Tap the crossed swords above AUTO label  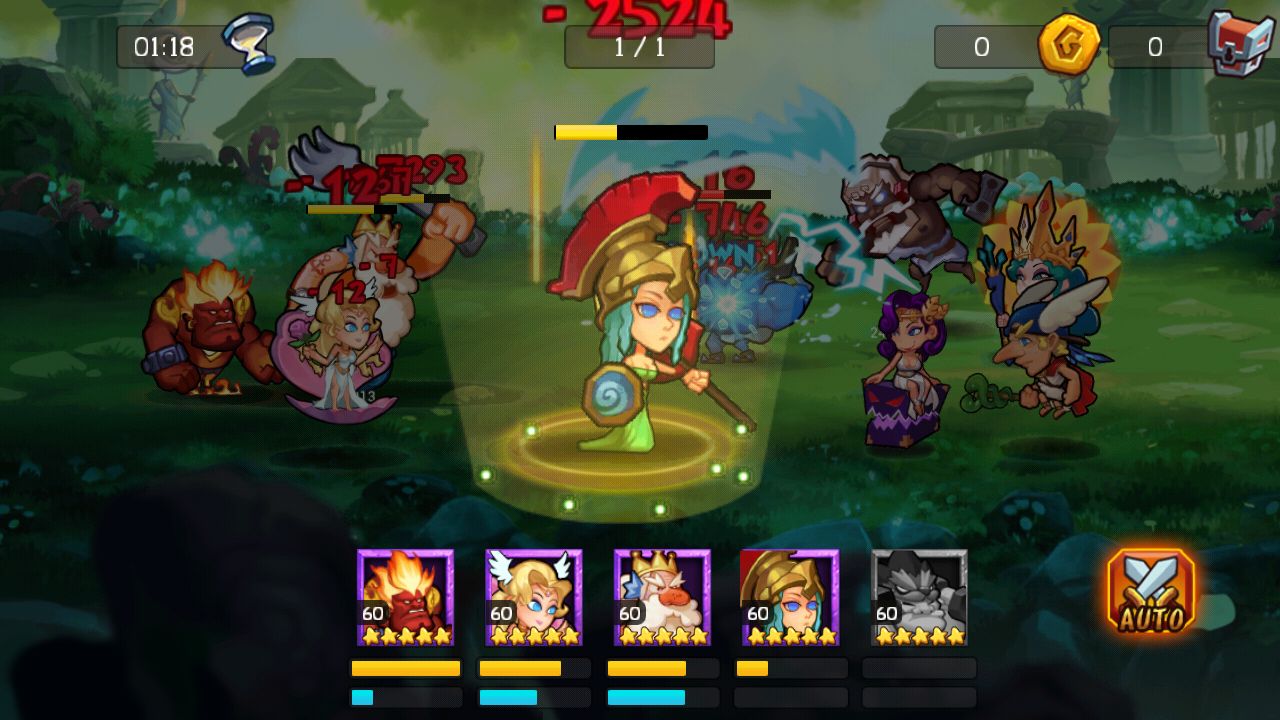pos(1148,580)
